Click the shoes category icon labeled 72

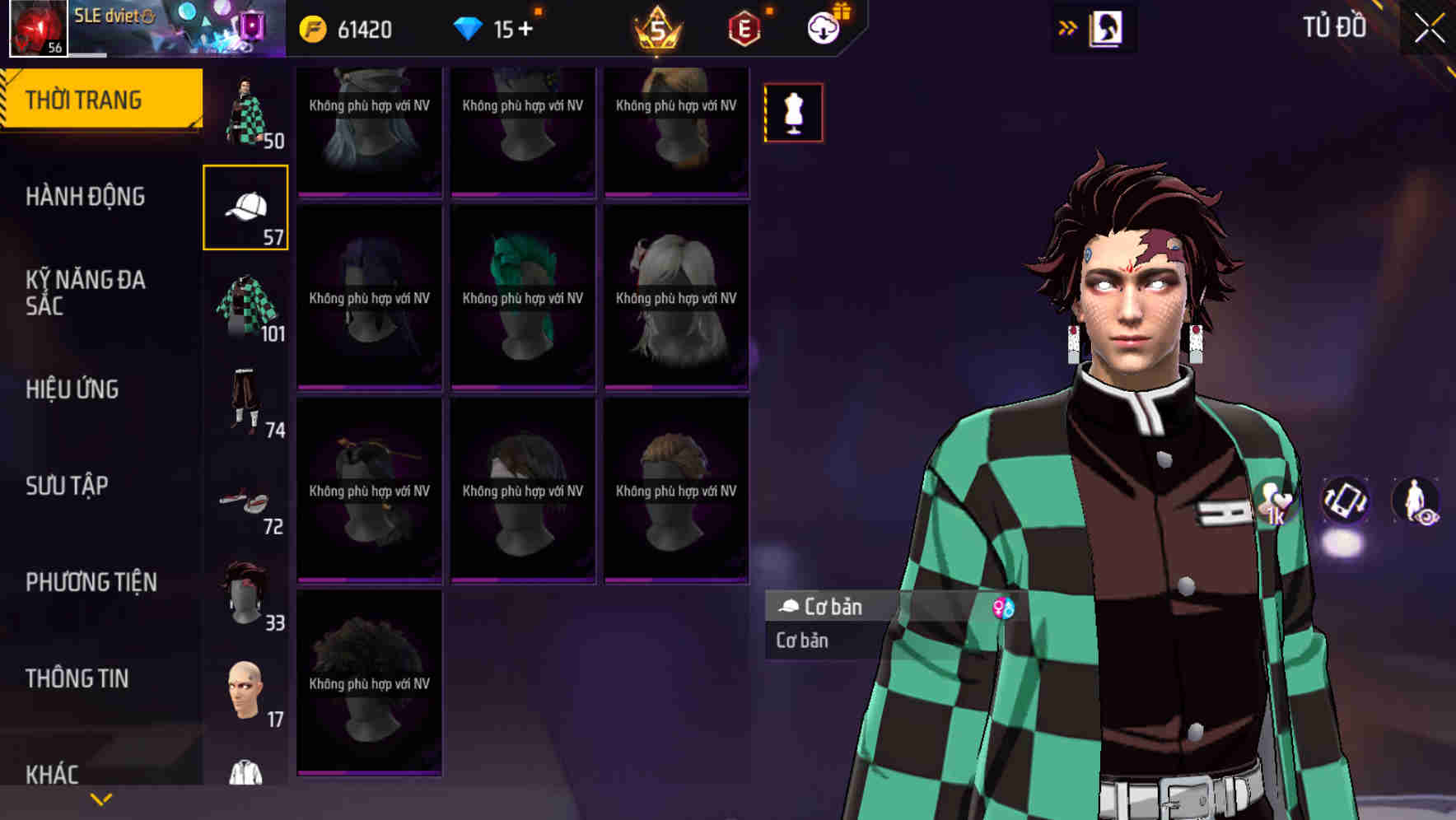[x=245, y=501]
